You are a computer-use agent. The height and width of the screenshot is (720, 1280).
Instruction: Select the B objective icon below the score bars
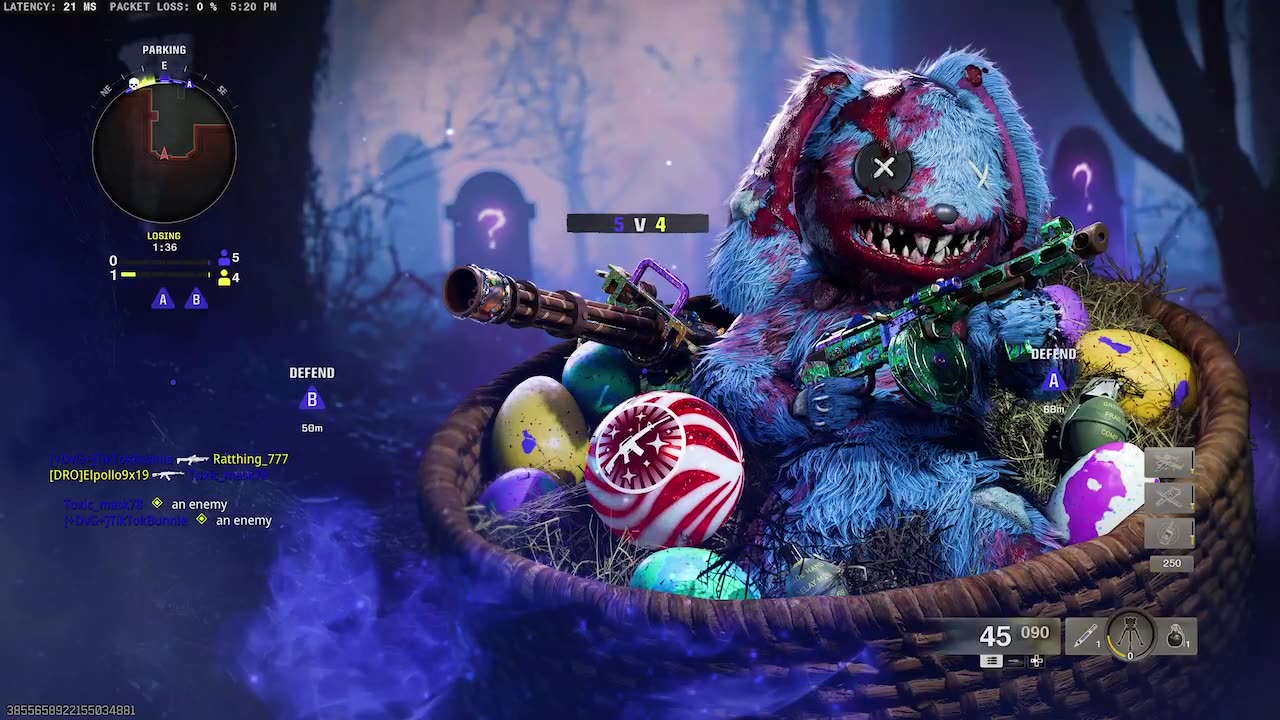click(196, 299)
